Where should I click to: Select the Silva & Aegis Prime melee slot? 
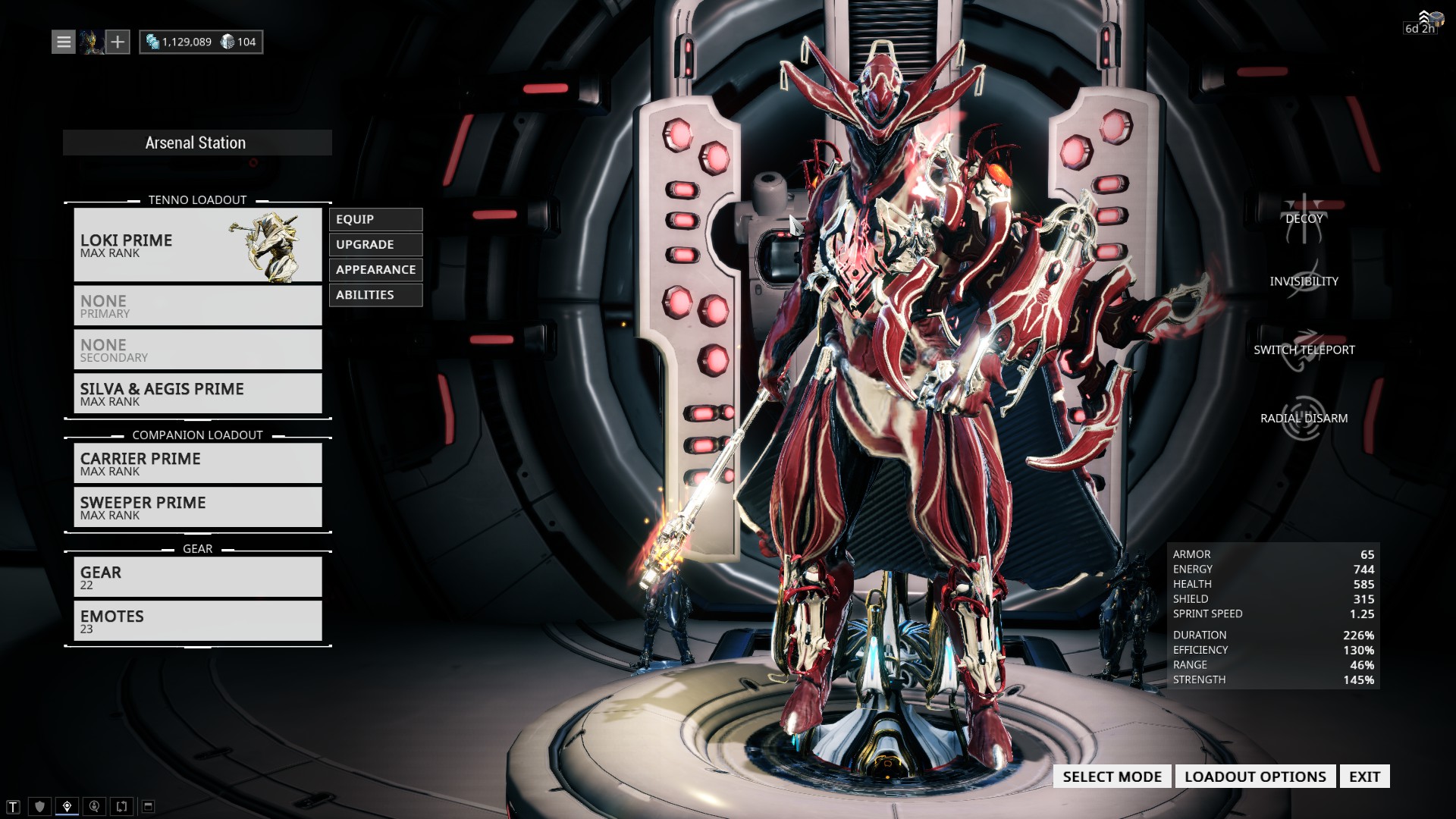[197, 394]
